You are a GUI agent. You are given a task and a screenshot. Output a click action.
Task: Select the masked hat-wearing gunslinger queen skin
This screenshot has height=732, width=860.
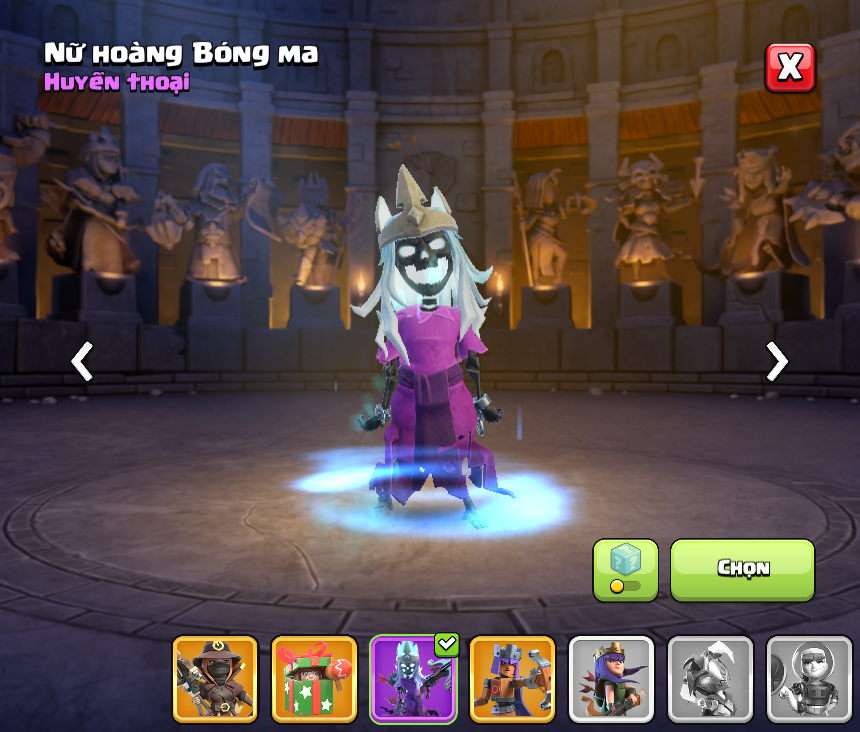[x=215, y=678]
